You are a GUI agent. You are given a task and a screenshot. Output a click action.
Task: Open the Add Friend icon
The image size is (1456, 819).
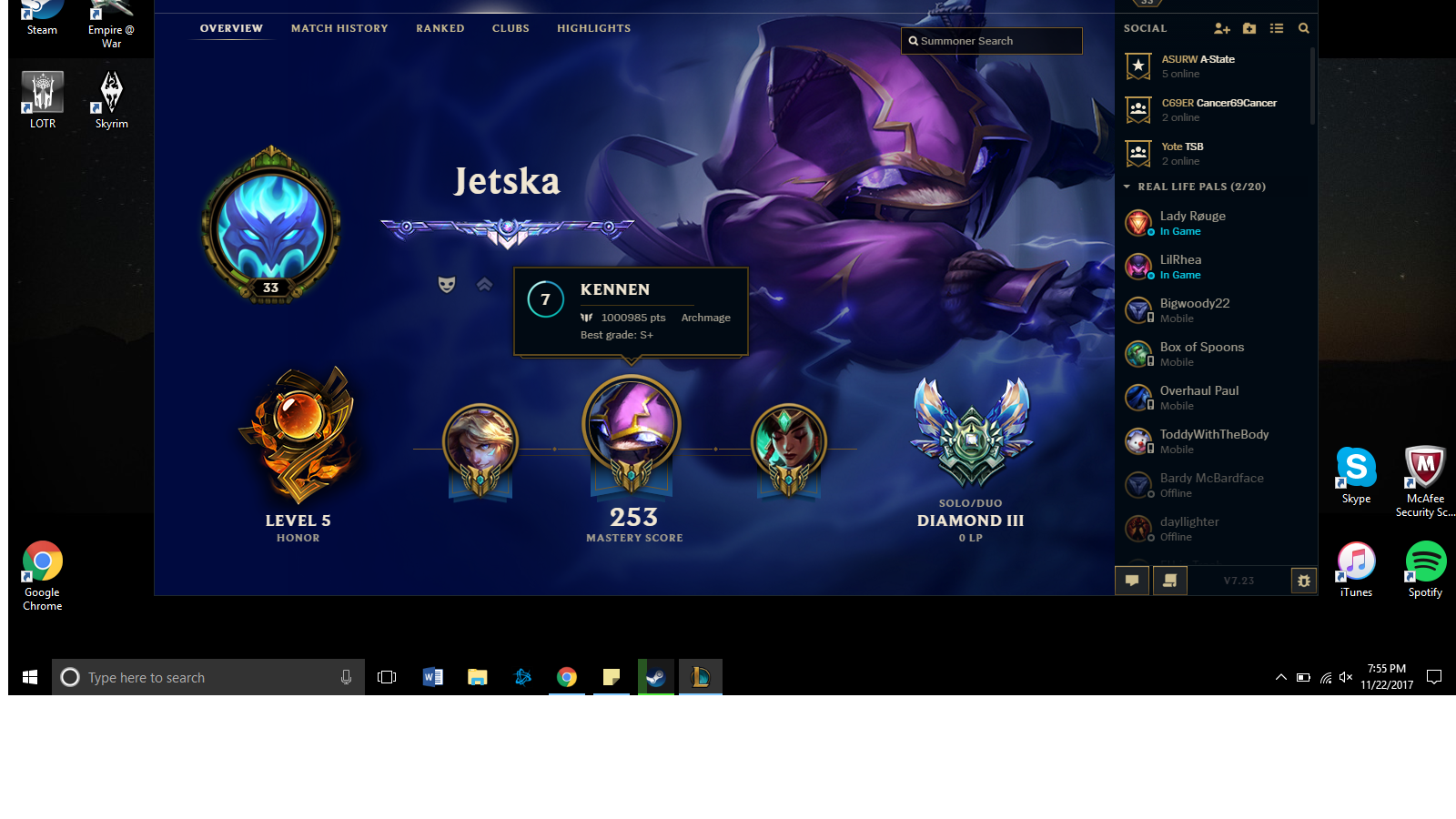coord(1222,28)
